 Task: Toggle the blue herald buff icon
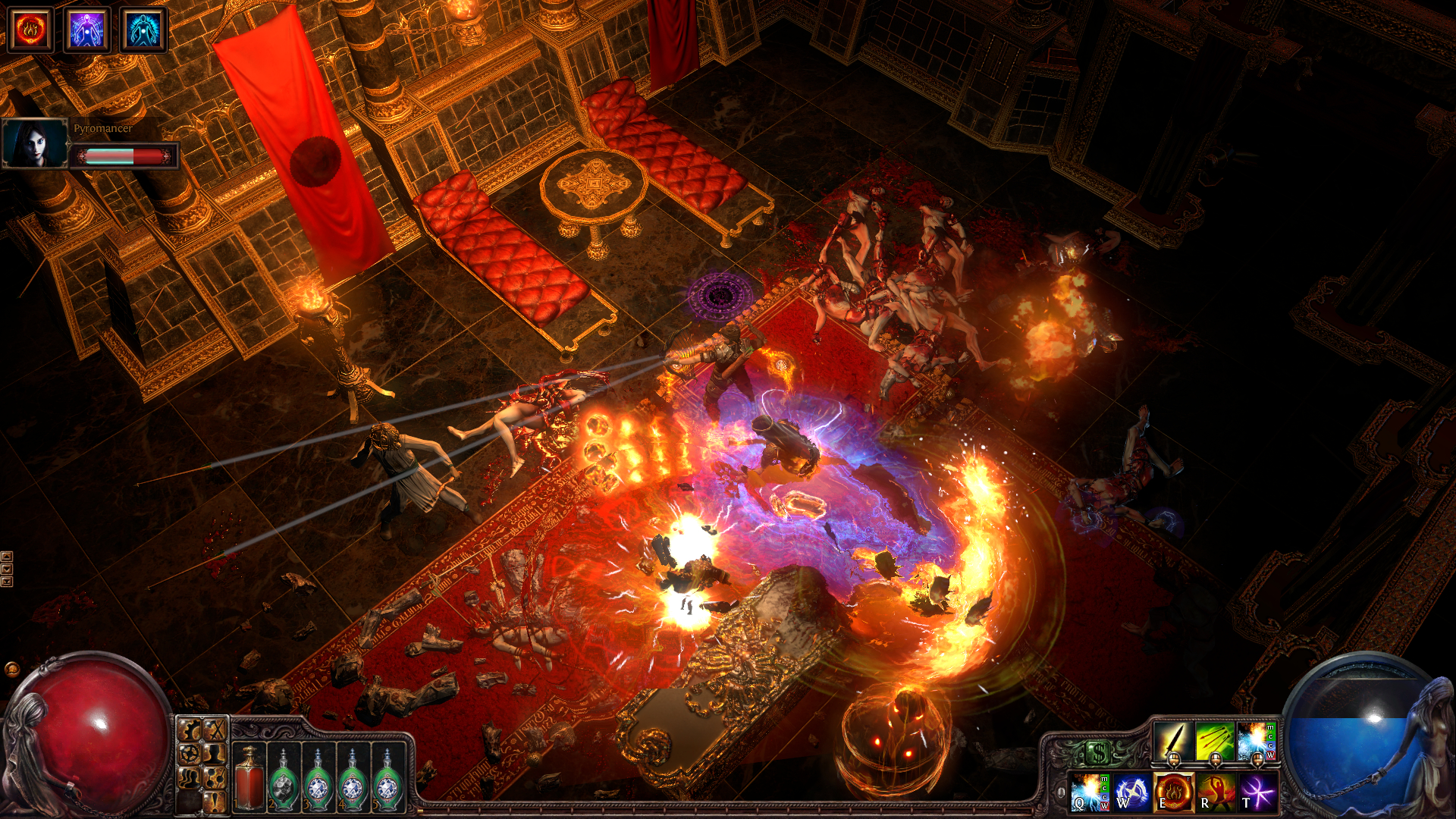pos(146,30)
